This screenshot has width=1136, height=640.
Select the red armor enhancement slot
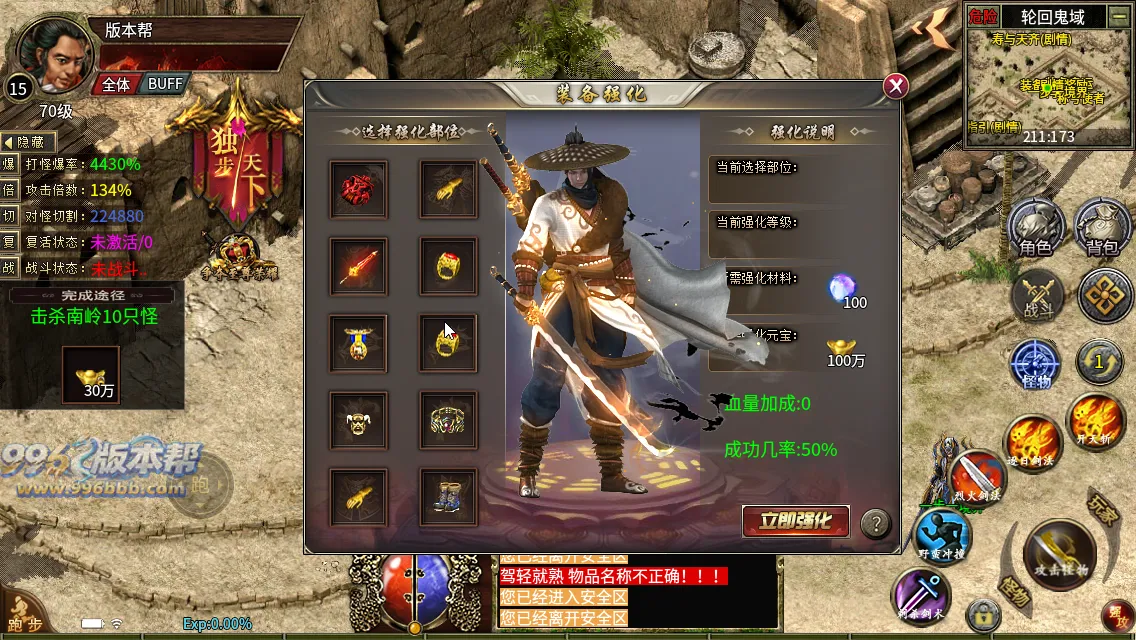click(x=359, y=190)
